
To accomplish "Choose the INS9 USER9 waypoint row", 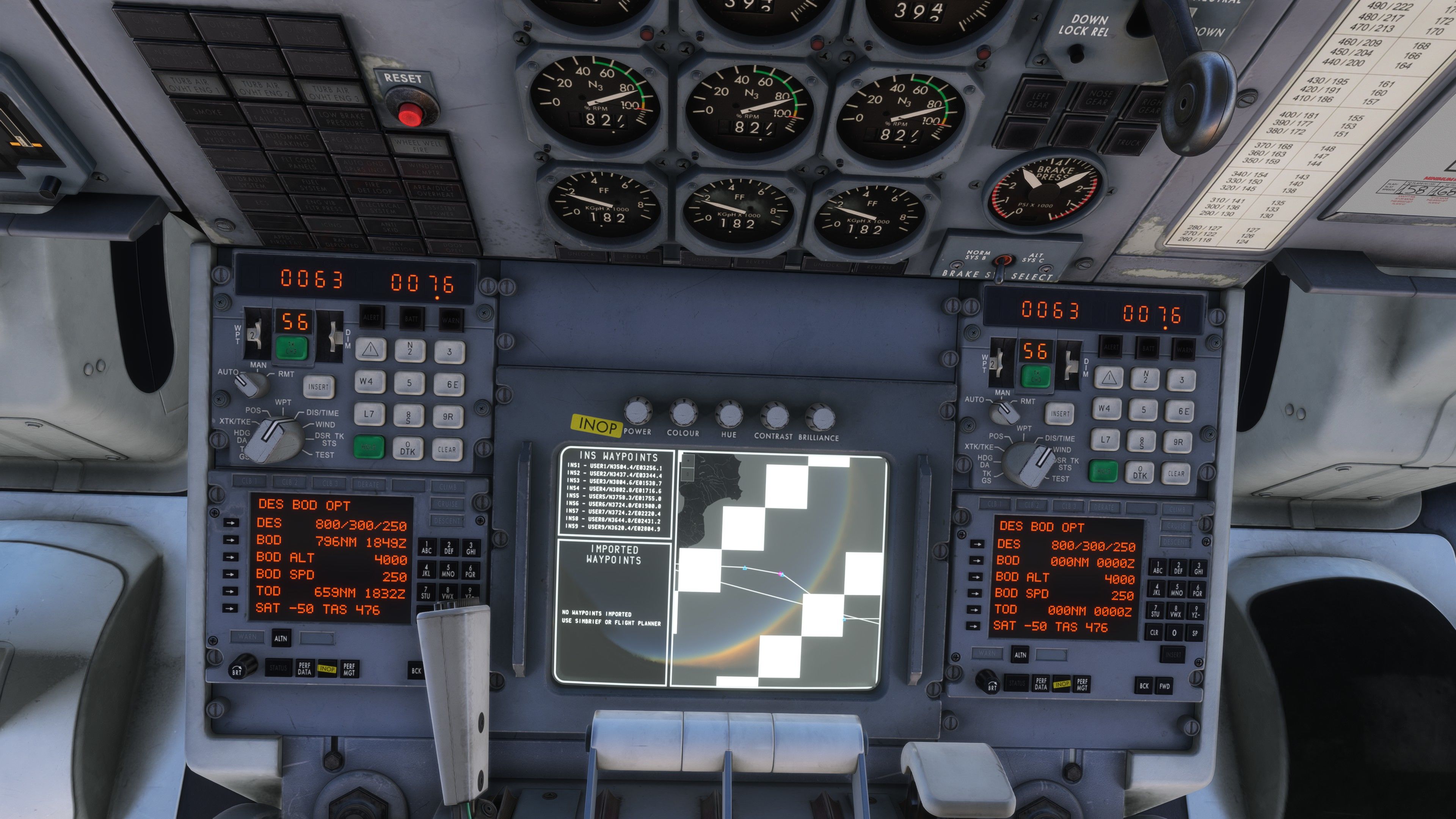I will coord(613,527).
